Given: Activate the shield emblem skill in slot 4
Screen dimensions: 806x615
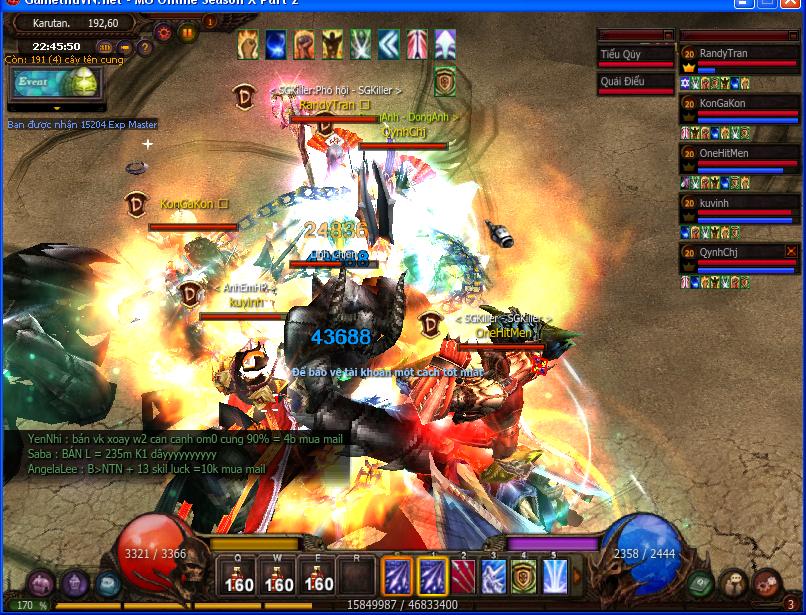Looking at the screenshot, I should pos(525,577).
